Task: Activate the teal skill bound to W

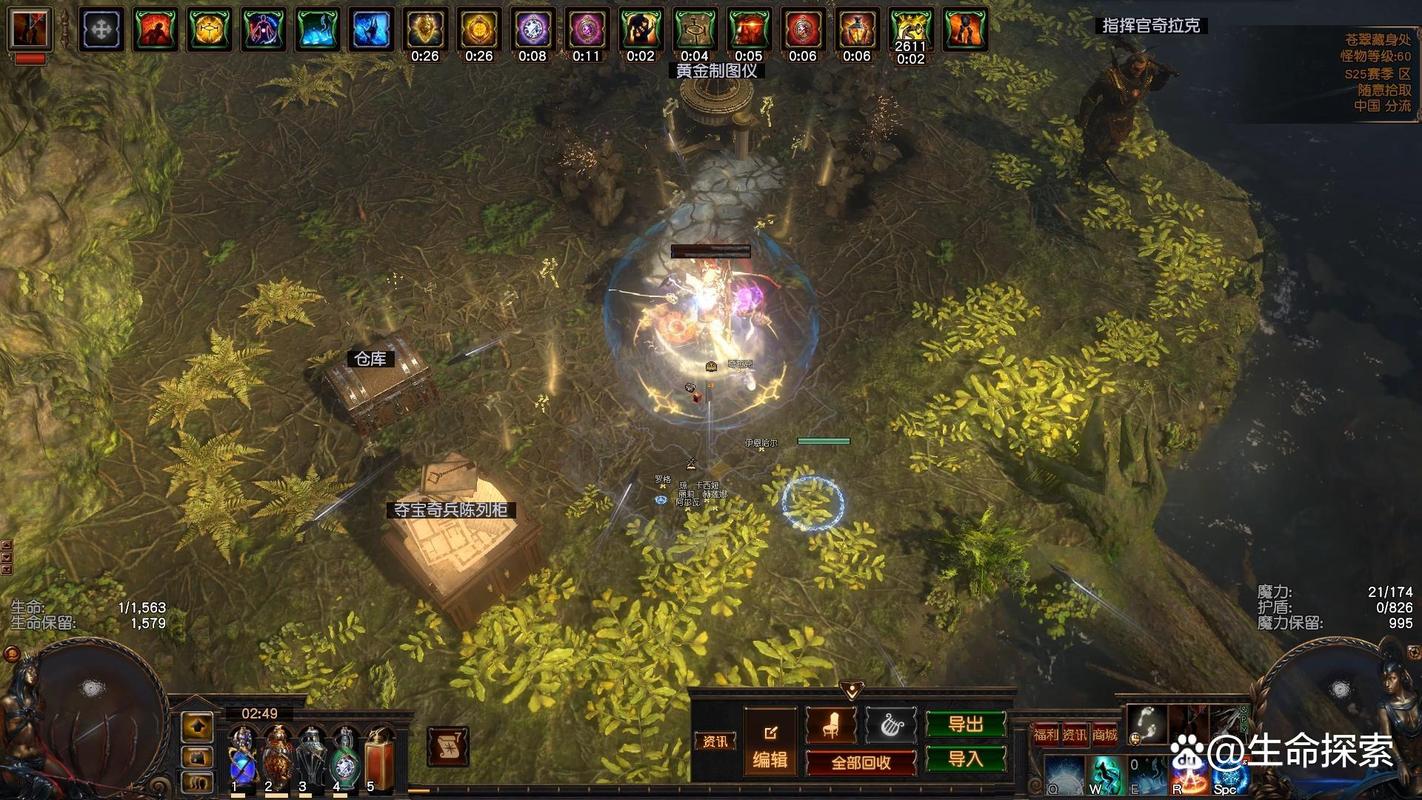Action: [1105, 775]
